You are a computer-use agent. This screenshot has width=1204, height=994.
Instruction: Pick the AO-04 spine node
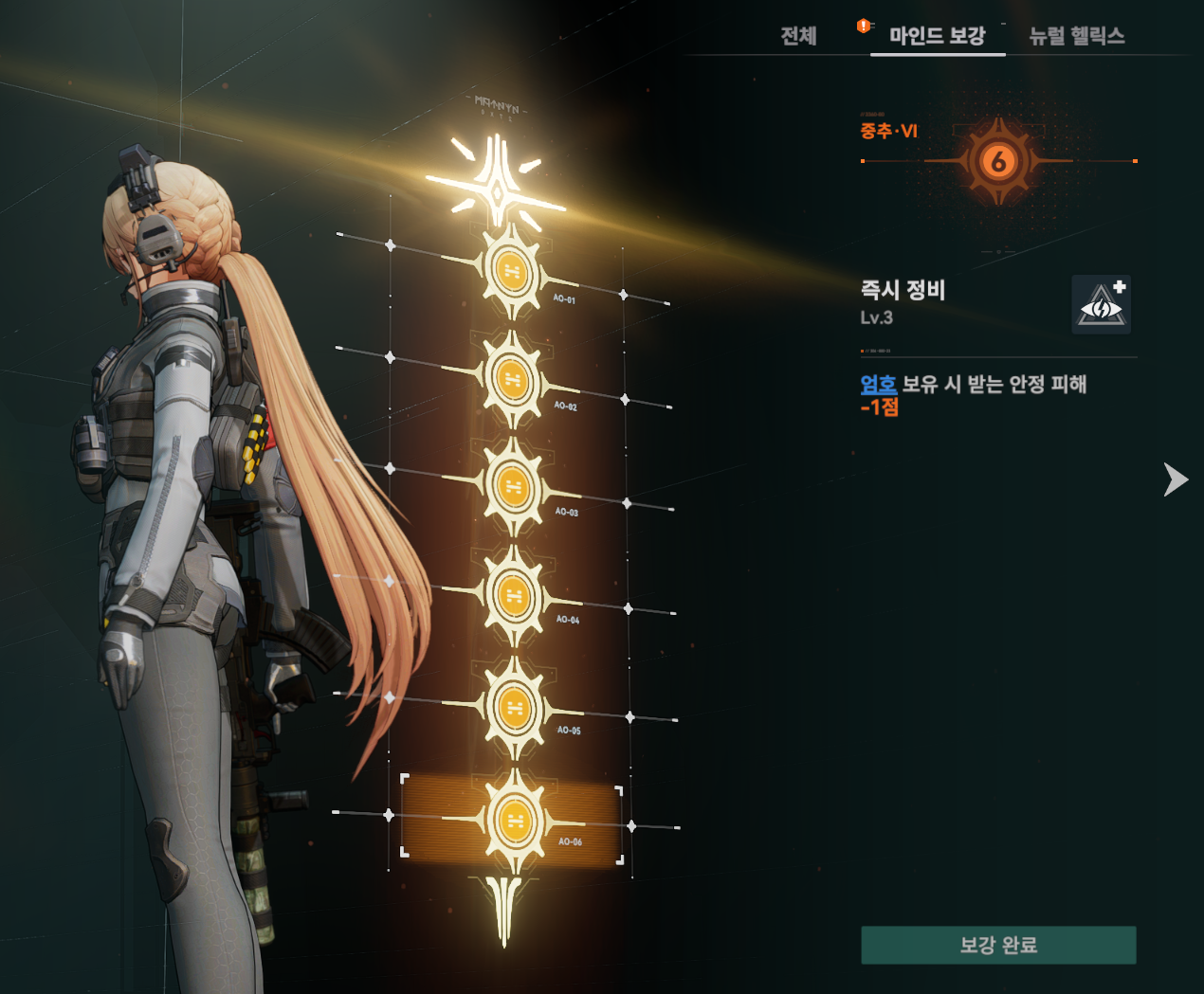coord(514,596)
